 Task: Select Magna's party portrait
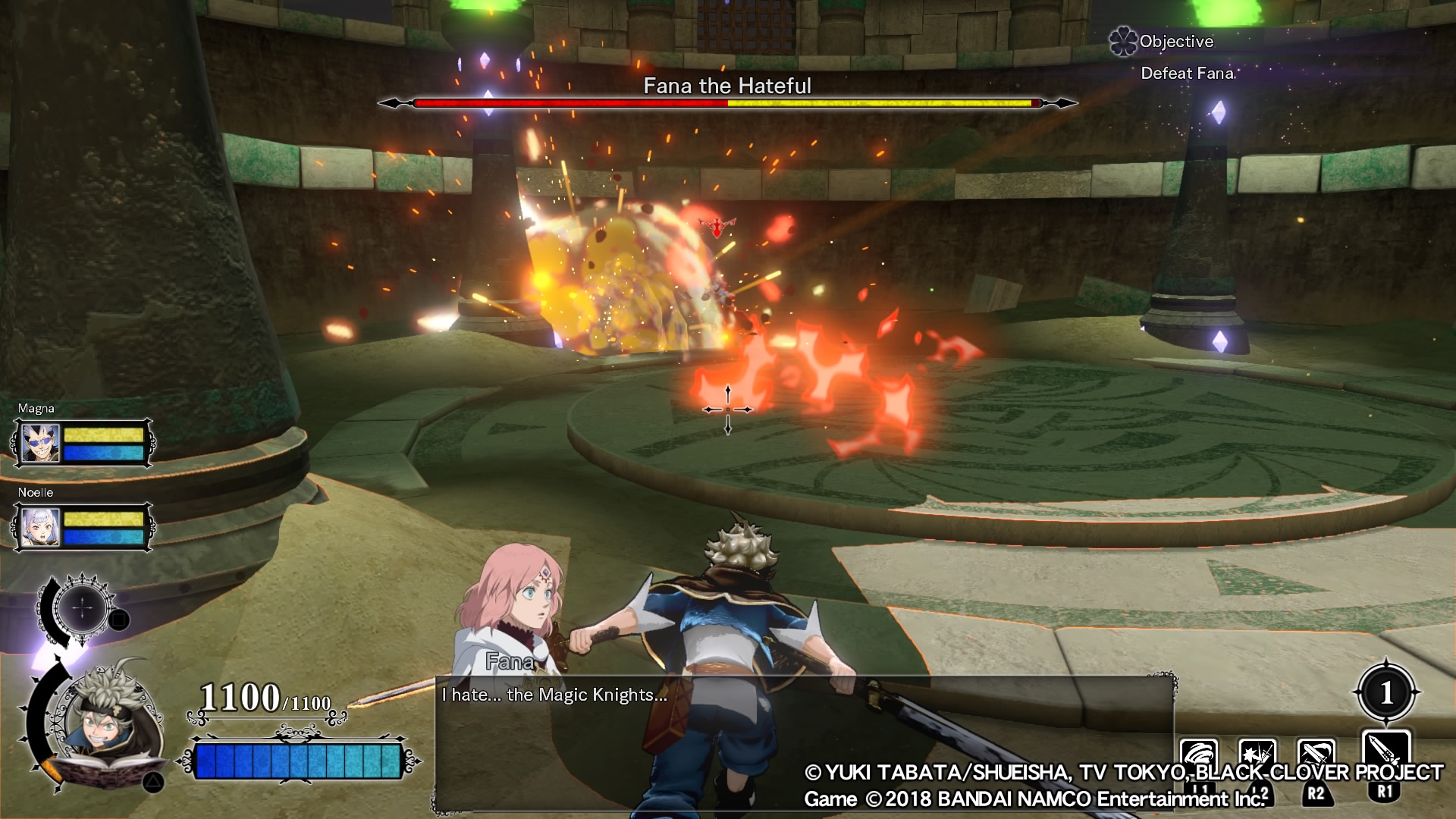tap(40, 444)
